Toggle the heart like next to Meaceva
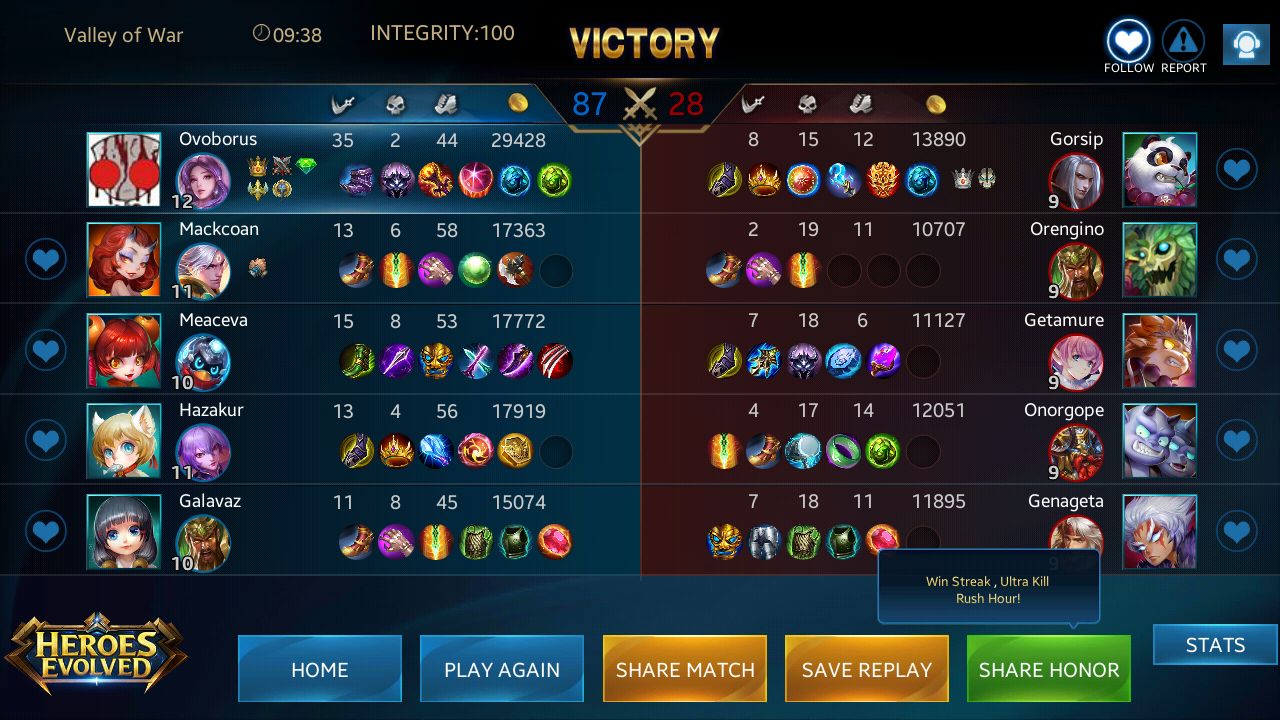1280x720 pixels. point(45,351)
